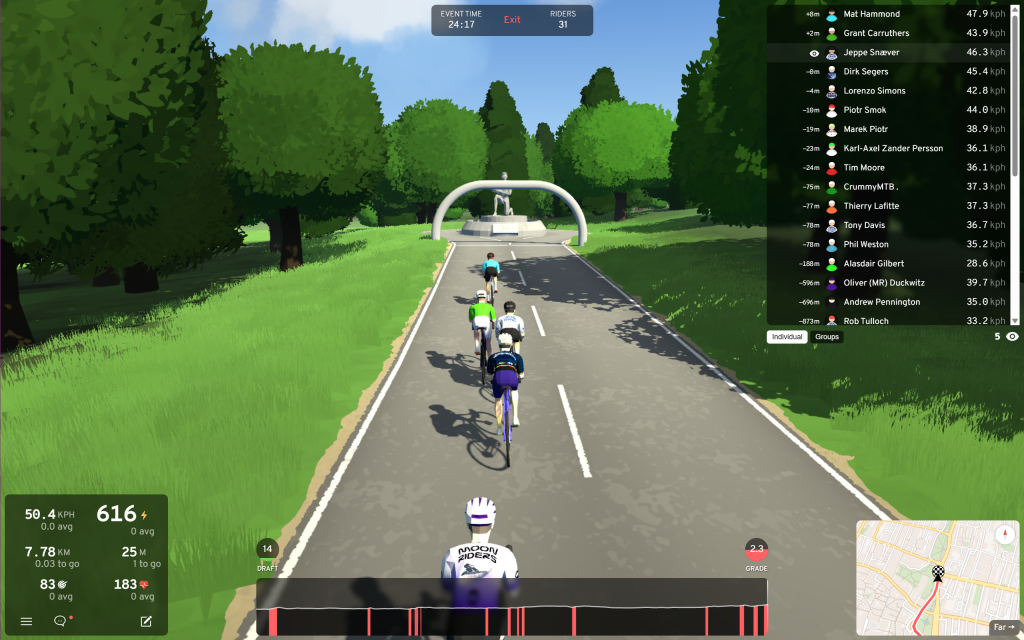Image resolution: width=1024 pixels, height=640 pixels.
Task: Switch rider list to Groups view
Action: click(827, 337)
